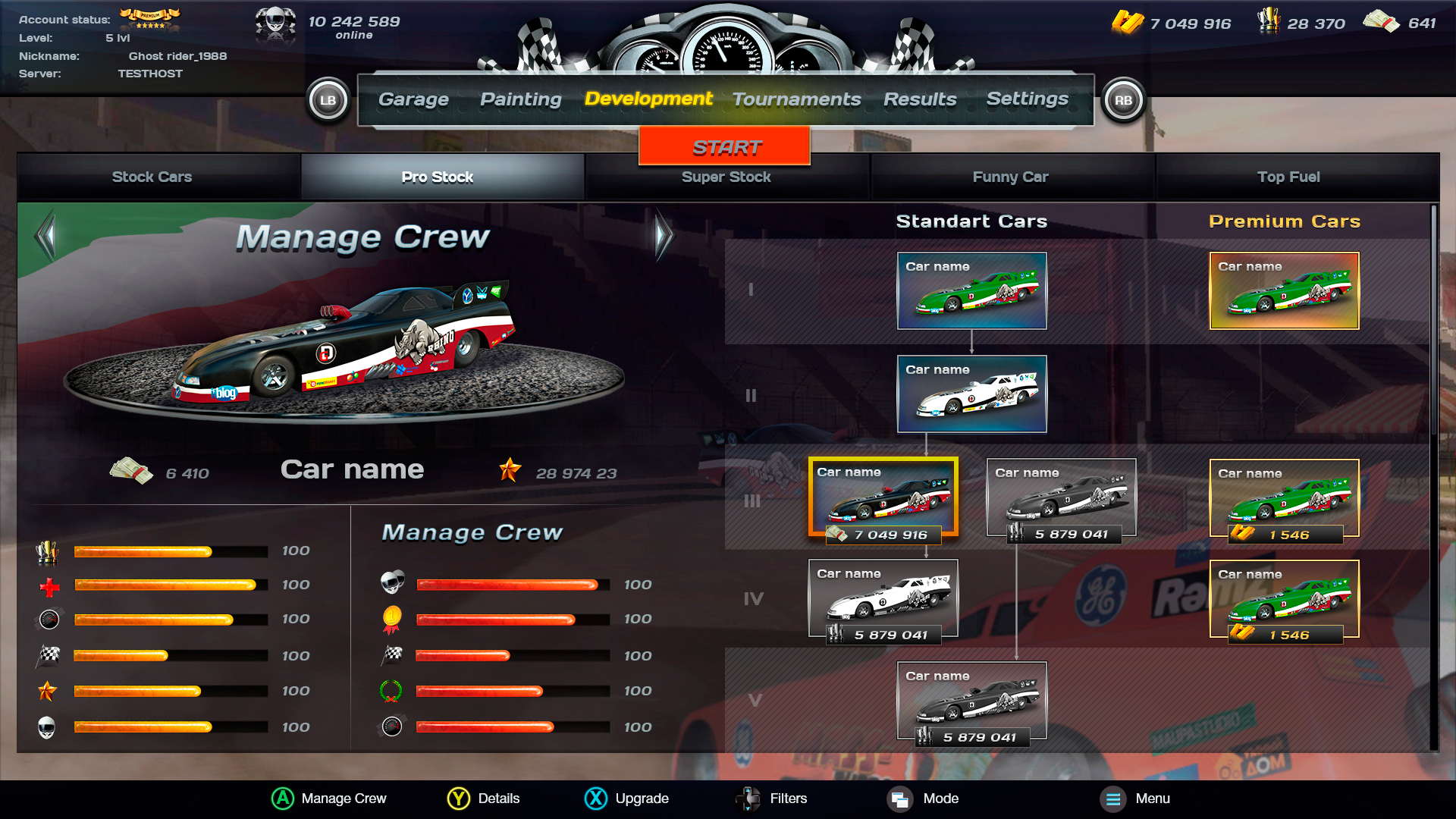Select the Development menu entry
This screenshot has height=819, width=1456.
pos(648,99)
